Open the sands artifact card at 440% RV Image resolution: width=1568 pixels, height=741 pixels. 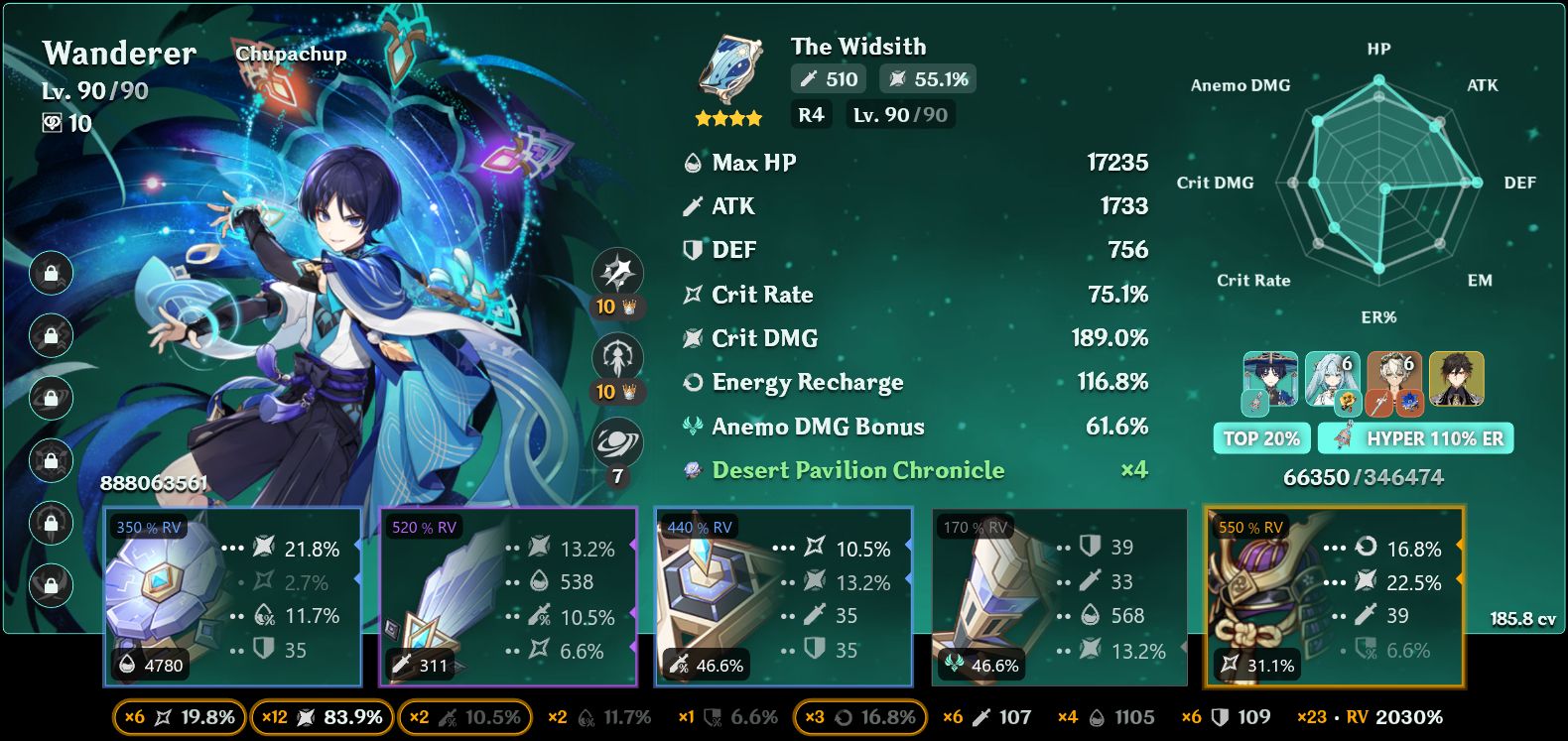click(783, 596)
